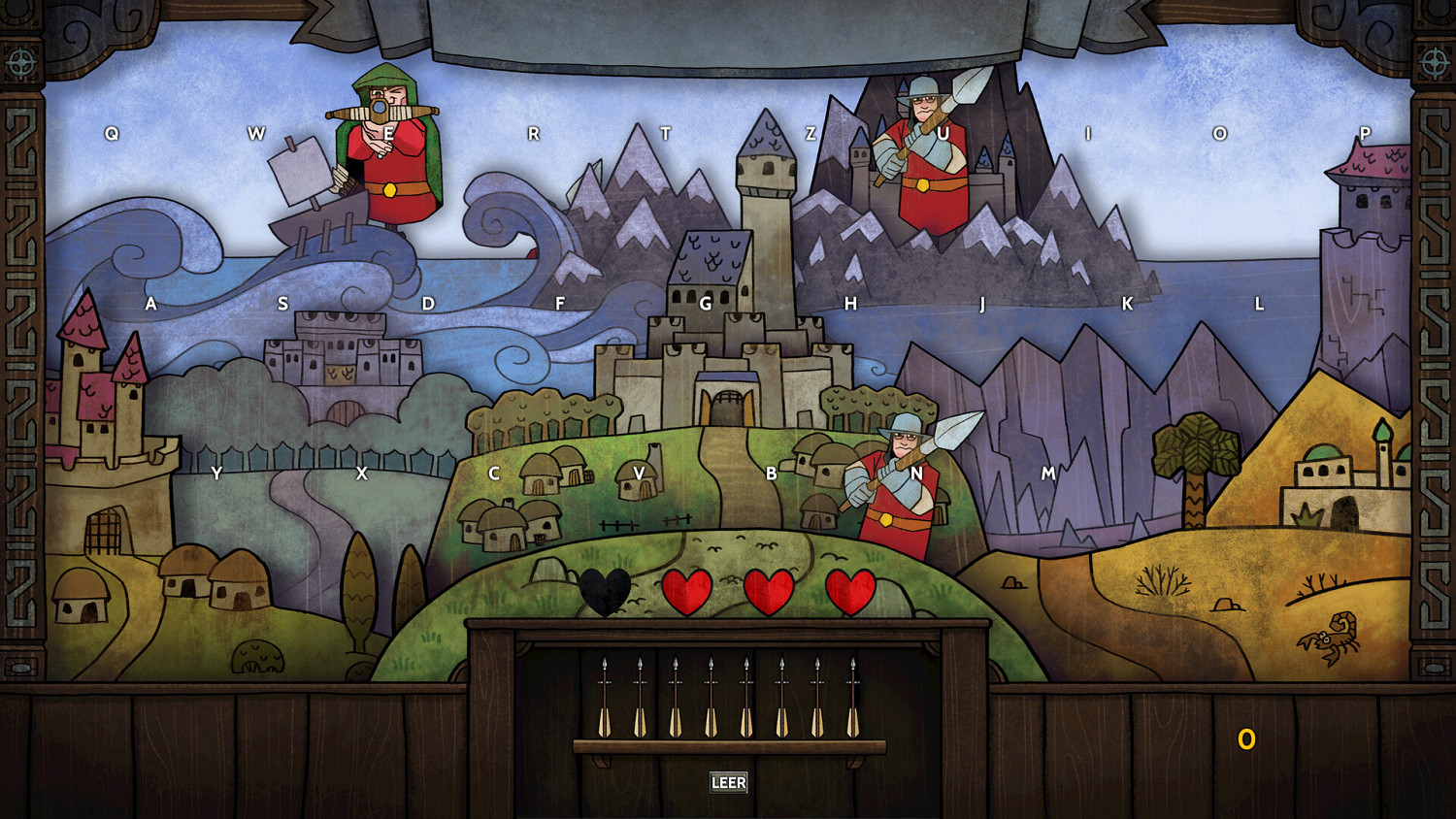Select the letter L key over the sea

click(1257, 303)
